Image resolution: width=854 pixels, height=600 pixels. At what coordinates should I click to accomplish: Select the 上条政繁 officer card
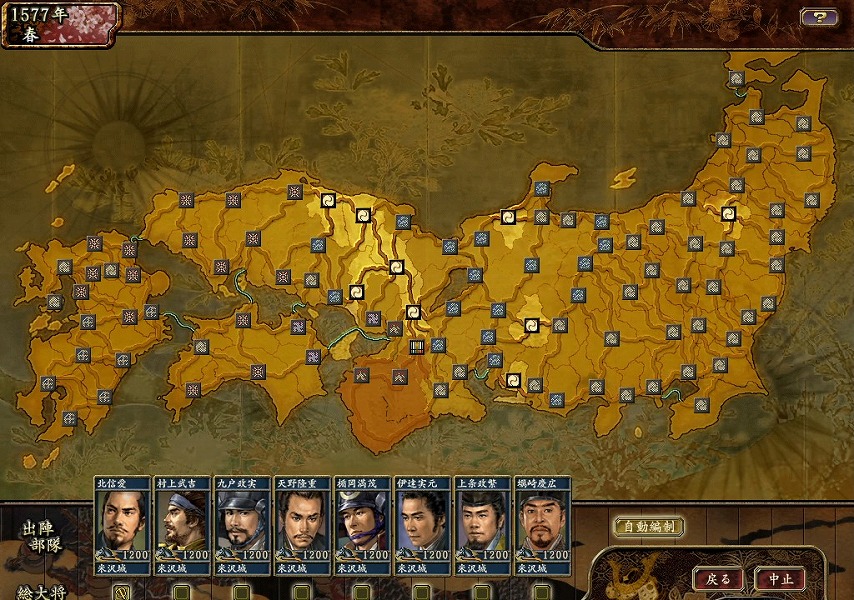pos(482,524)
